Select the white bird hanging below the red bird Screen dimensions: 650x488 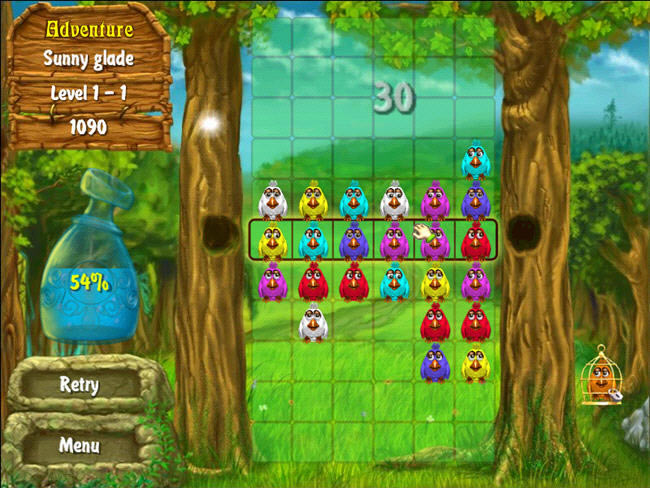point(313,323)
